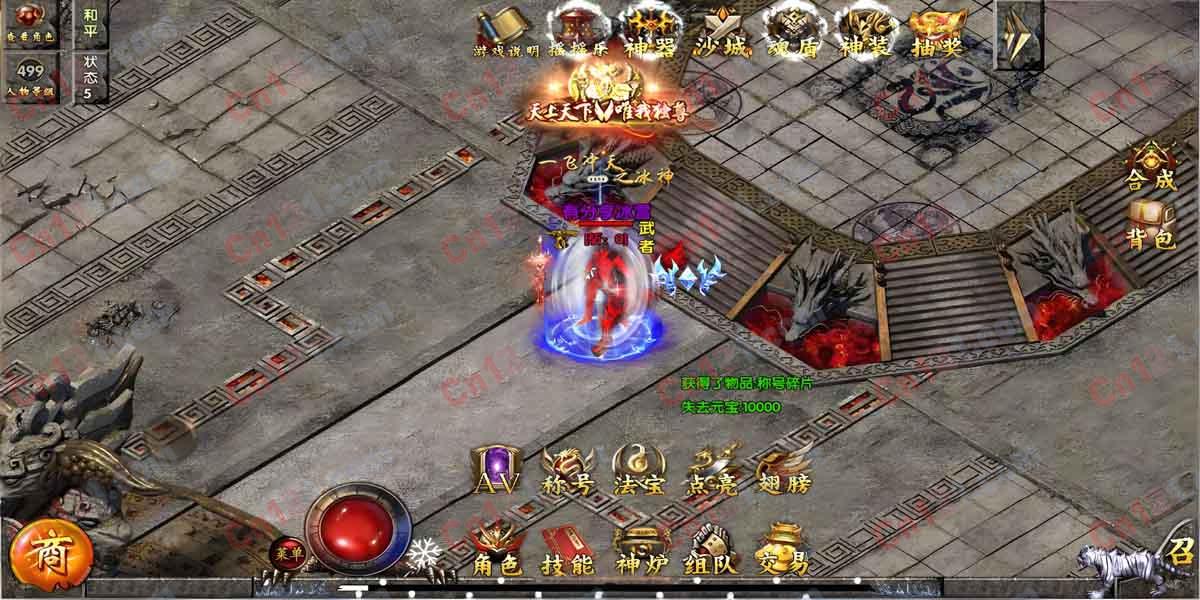This screenshot has width=1200, height=600.
Task: Open the 抽奖 lottery draw
Action: [937, 30]
